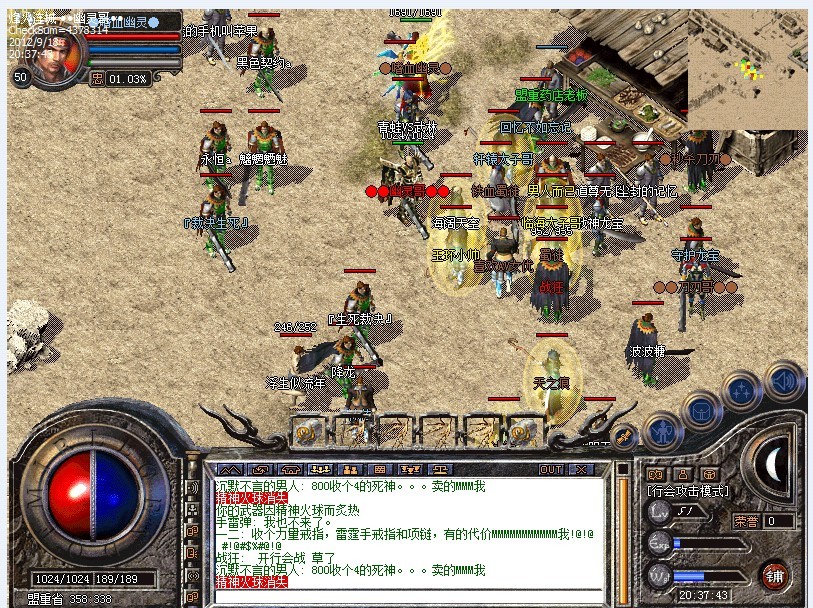Toggle the sound-wave chat filter icon
Image resolution: width=813 pixels, height=608 pixels.
pos(193,487)
